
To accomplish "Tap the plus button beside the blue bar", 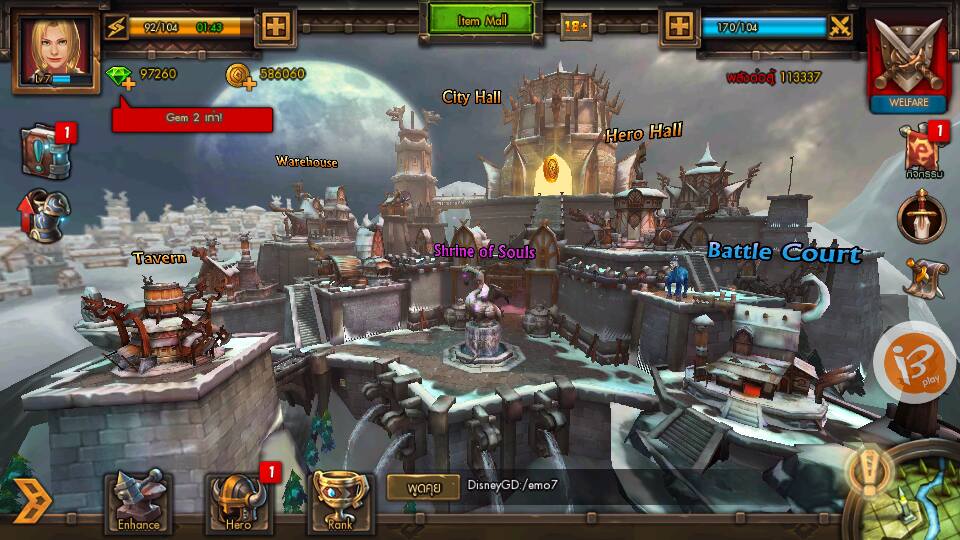I will tap(680, 27).
